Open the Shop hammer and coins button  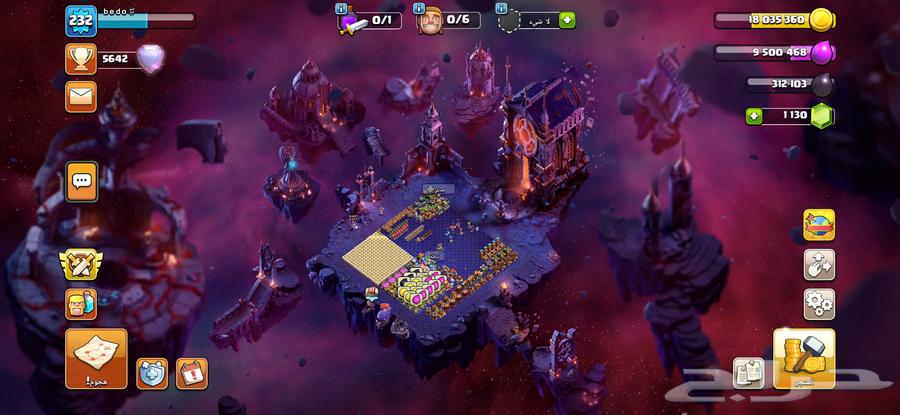pos(804,358)
